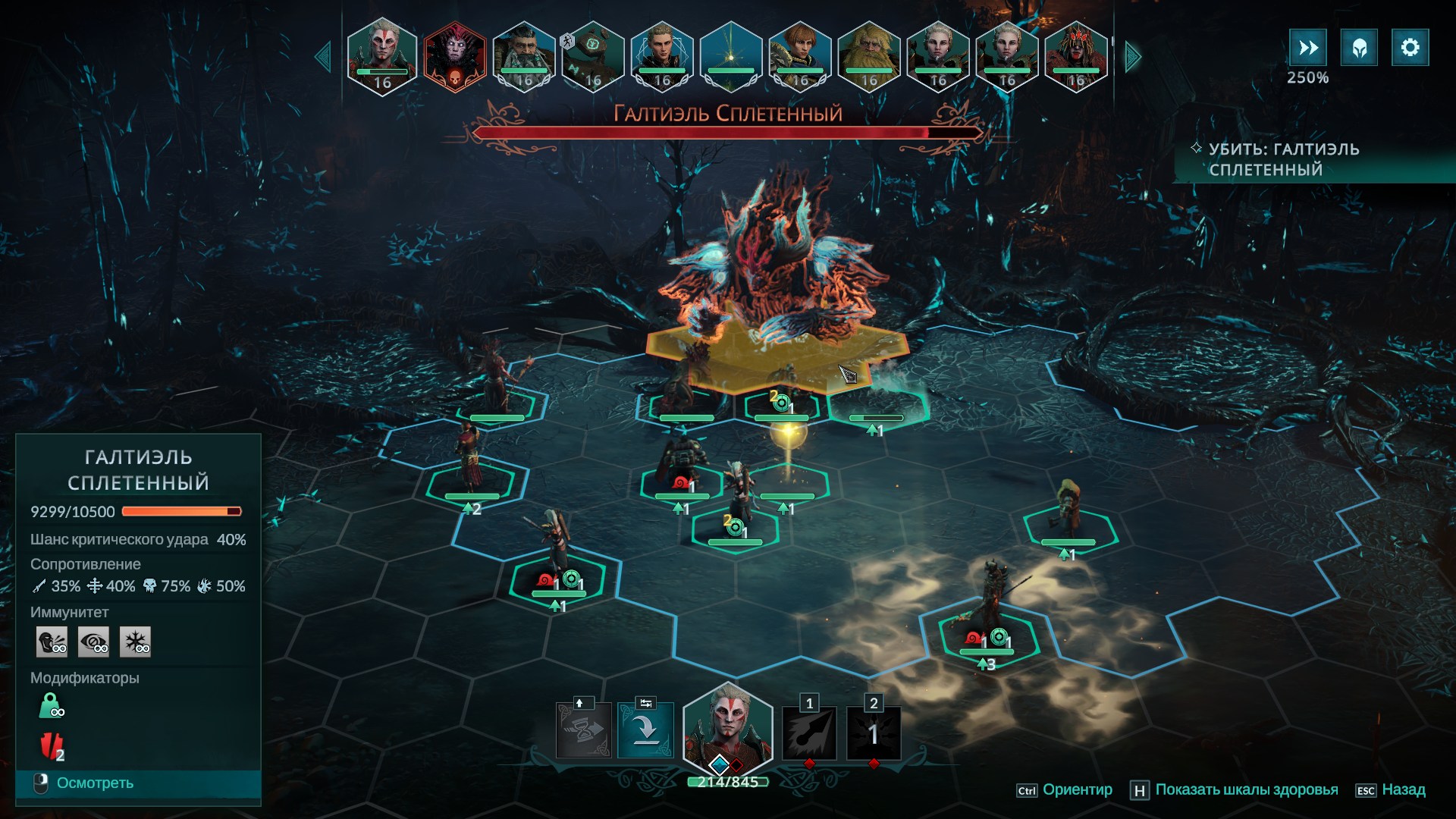1456x819 pixels.
Task: Open the helmet icon menu
Action: (1359, 48)
